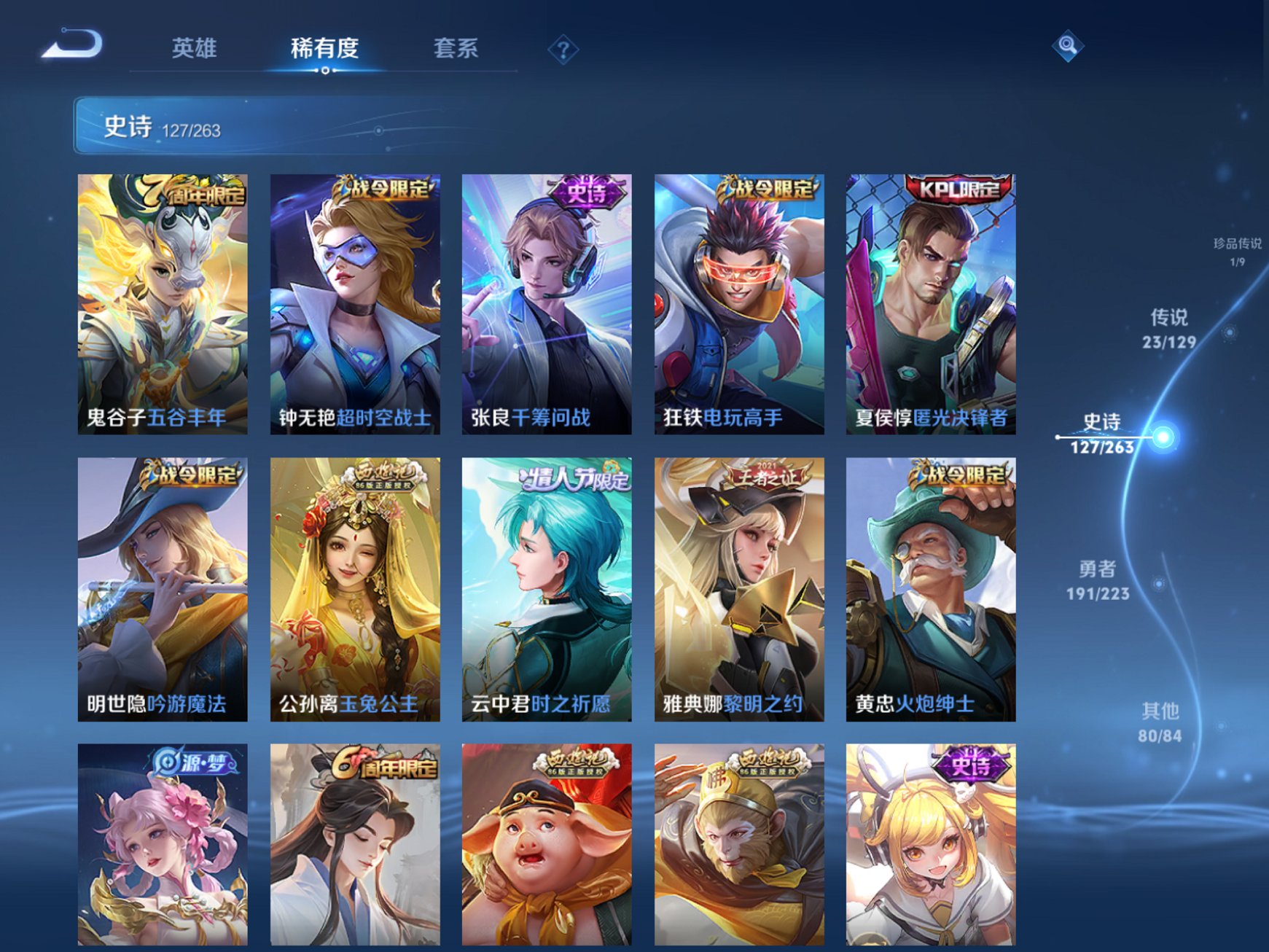Image resolution: width=1269 pixels, height=952 pixels.
Task: Switch to the 英雄 tab
Action: point(195,49)
